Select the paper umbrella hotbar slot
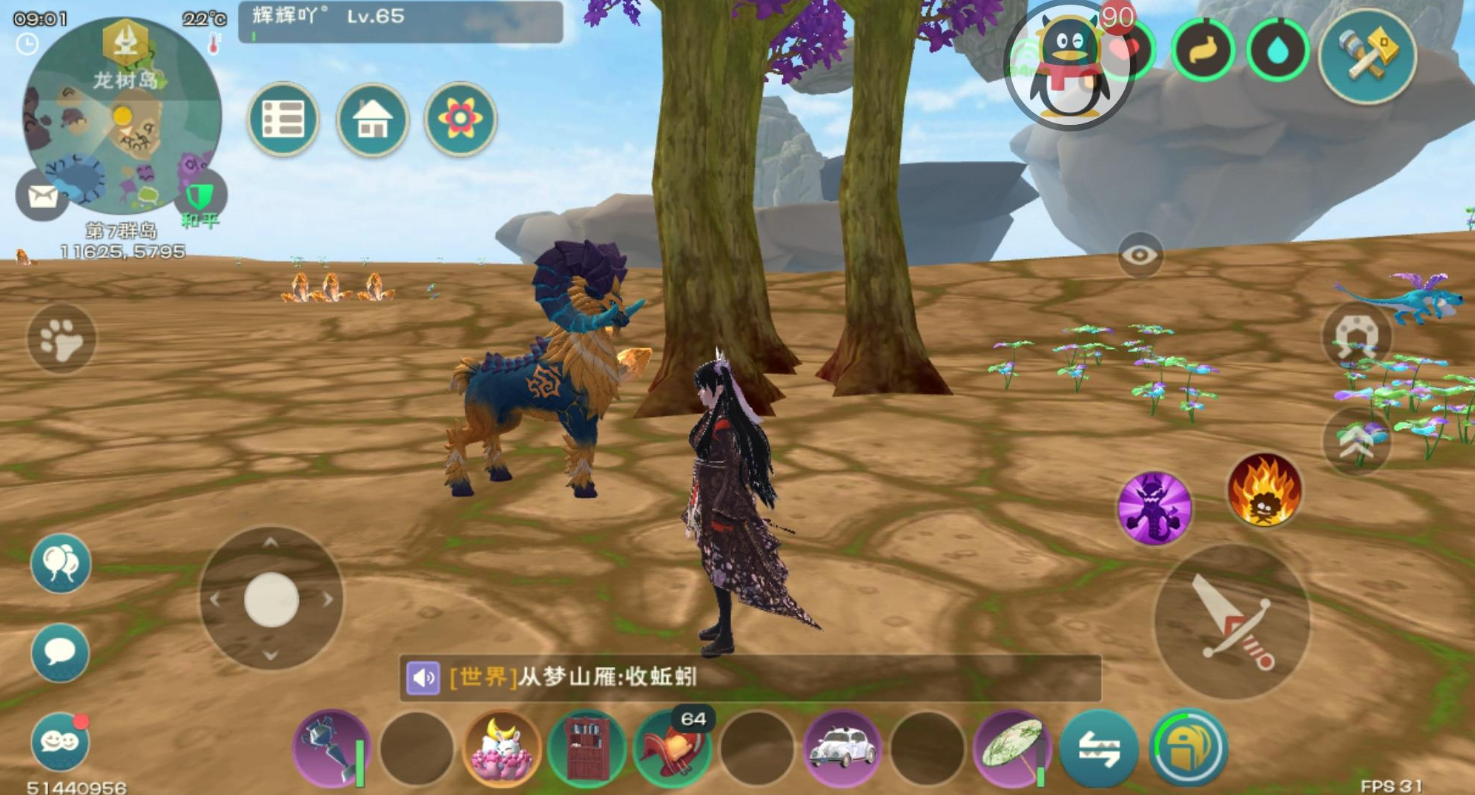The width and height of the screenshot is (1475, 795). [1011, 749]
